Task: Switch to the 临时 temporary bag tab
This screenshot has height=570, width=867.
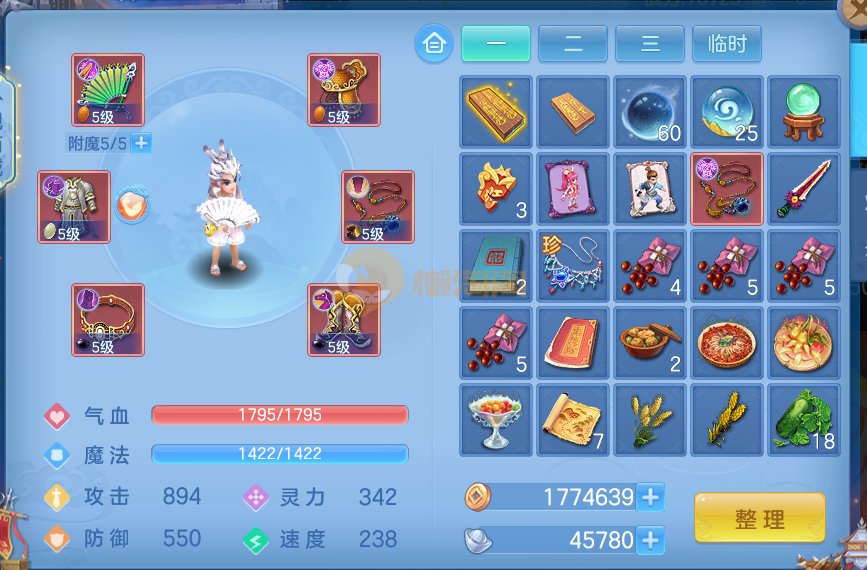Action: [x=726, y=44]
